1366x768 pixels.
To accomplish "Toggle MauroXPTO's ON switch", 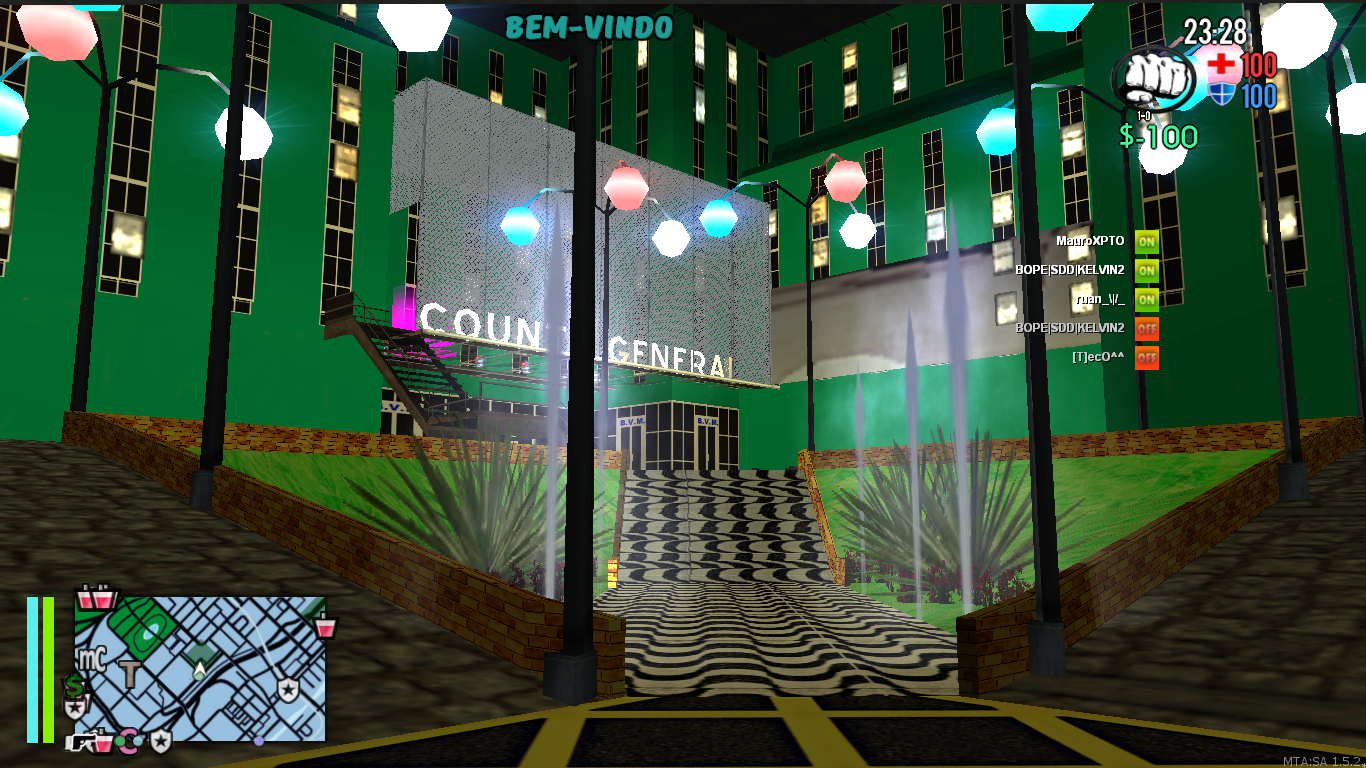I will coord(1146,240).
